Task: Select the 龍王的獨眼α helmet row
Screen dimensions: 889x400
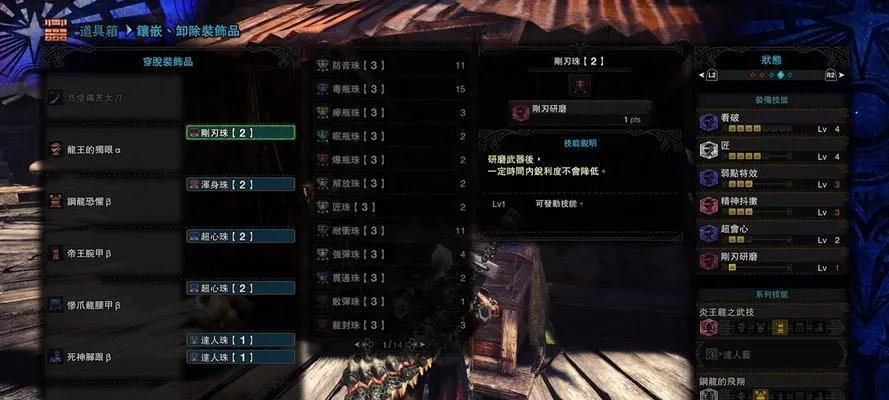Action: [x=112, y=149]
